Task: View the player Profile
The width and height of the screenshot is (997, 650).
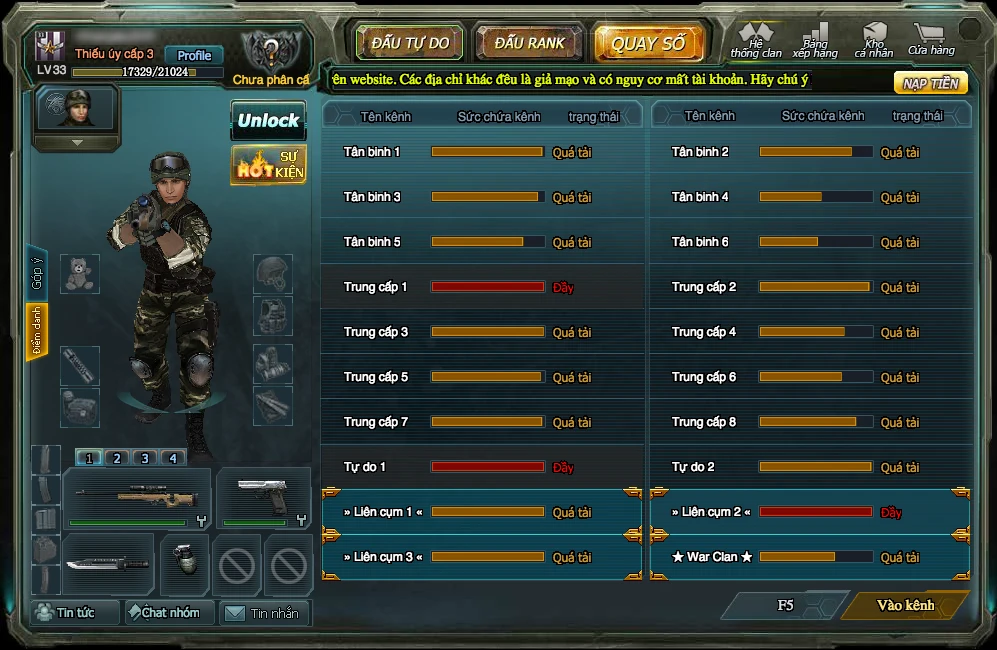Action: tap(194, 55)
